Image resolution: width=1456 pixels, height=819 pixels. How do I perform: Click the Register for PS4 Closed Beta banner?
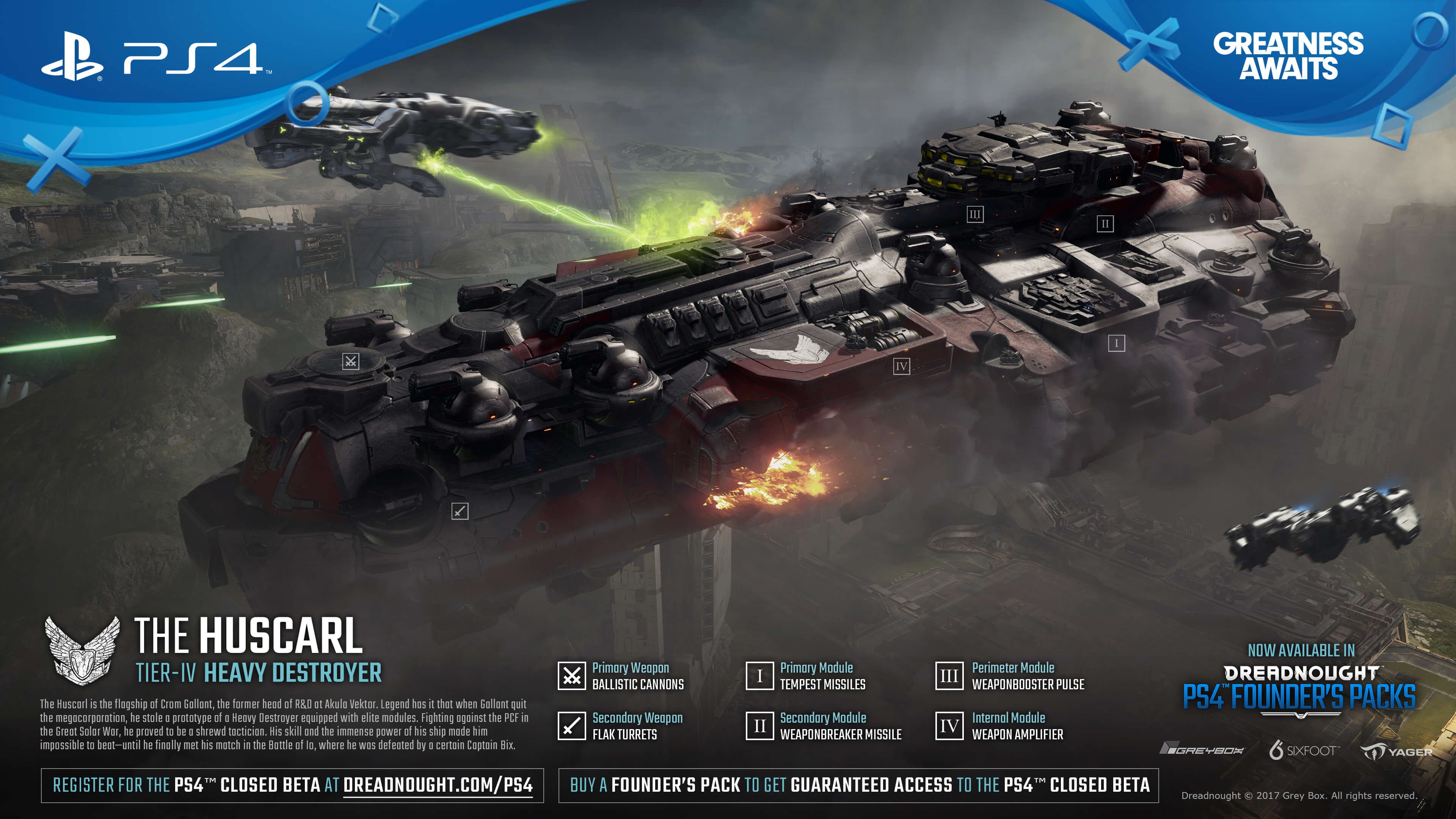pos(292,785)
